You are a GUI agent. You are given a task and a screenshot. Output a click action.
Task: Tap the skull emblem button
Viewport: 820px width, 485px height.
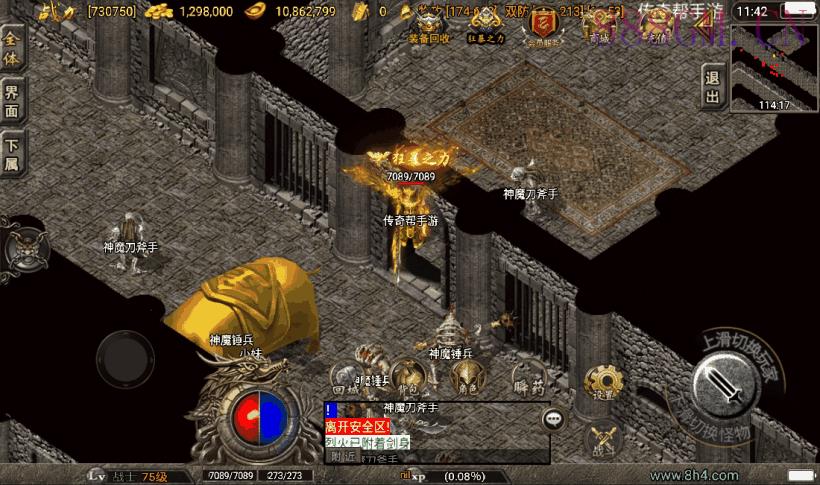tap(24, 246)
